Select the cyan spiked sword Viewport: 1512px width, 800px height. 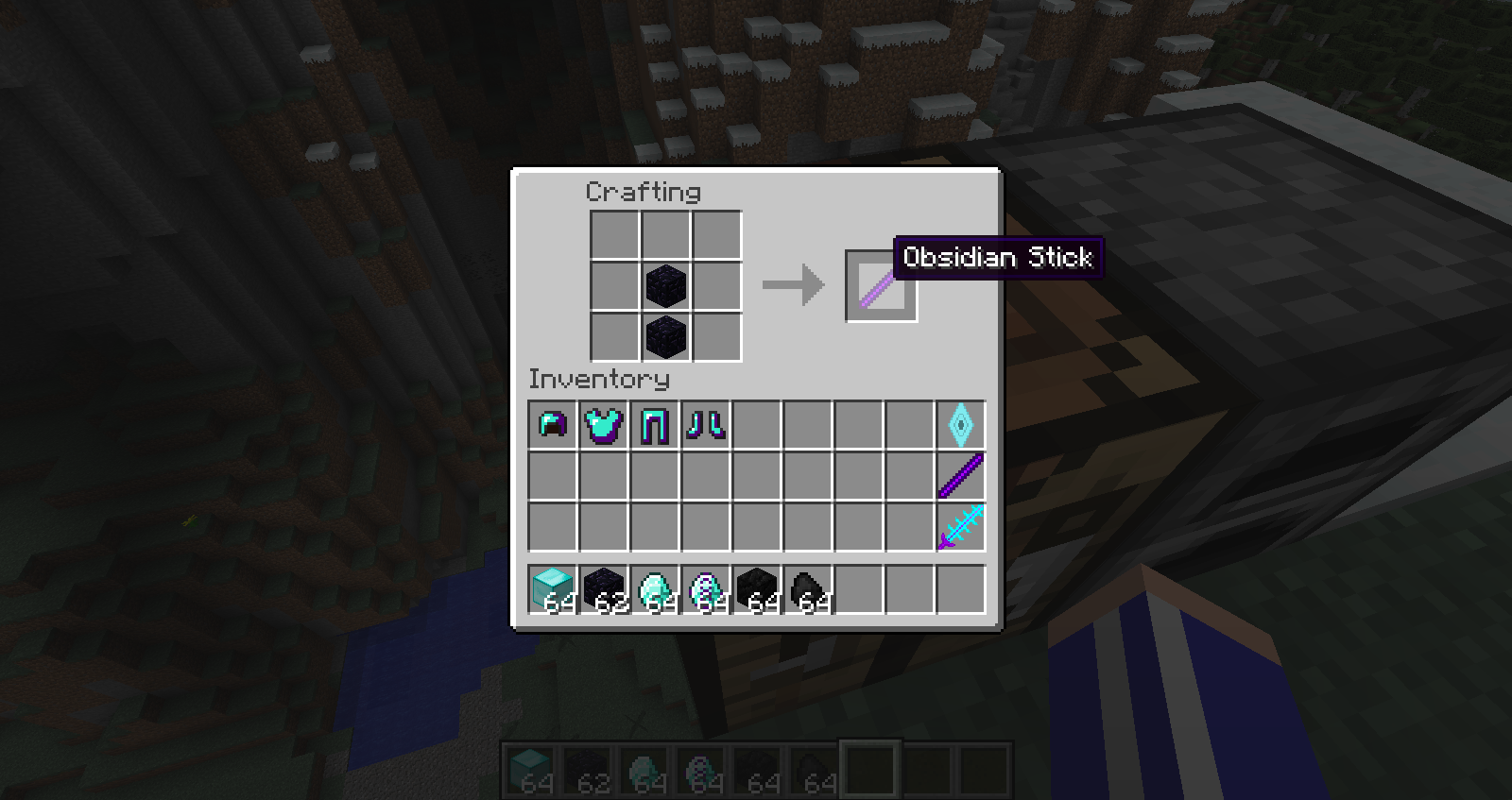(961, 527)
